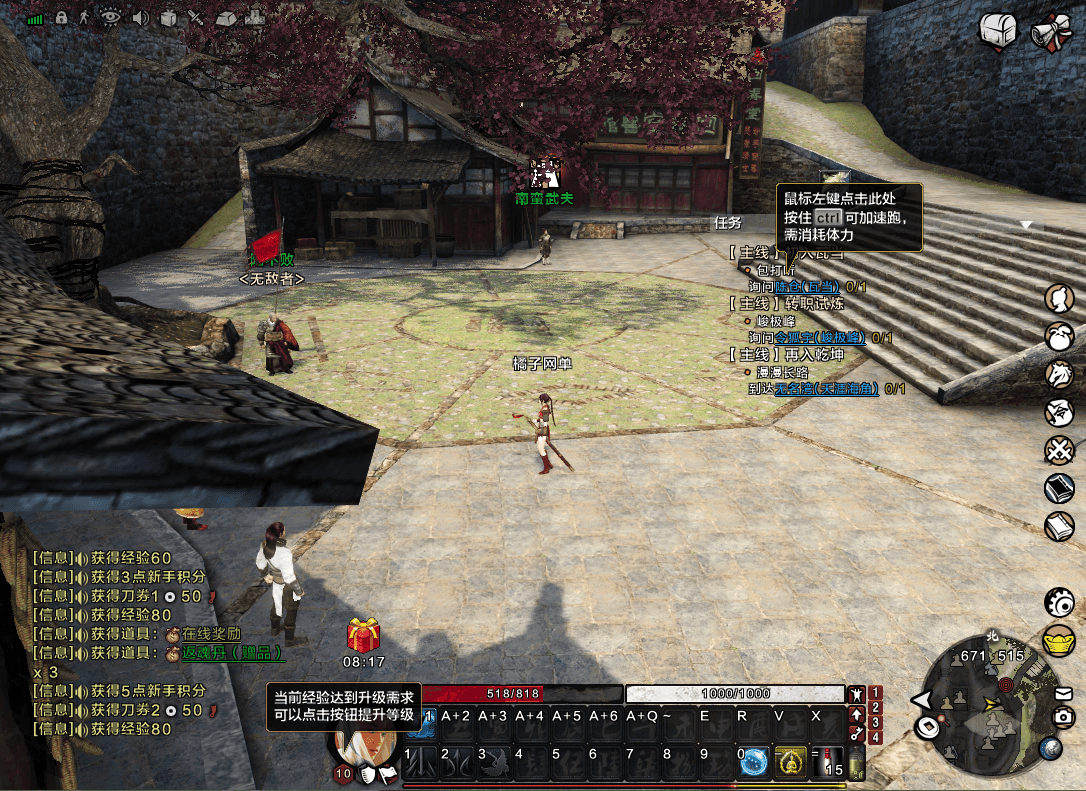Click the 返魂丹(赠品) item link in chat

pos(231,652)
